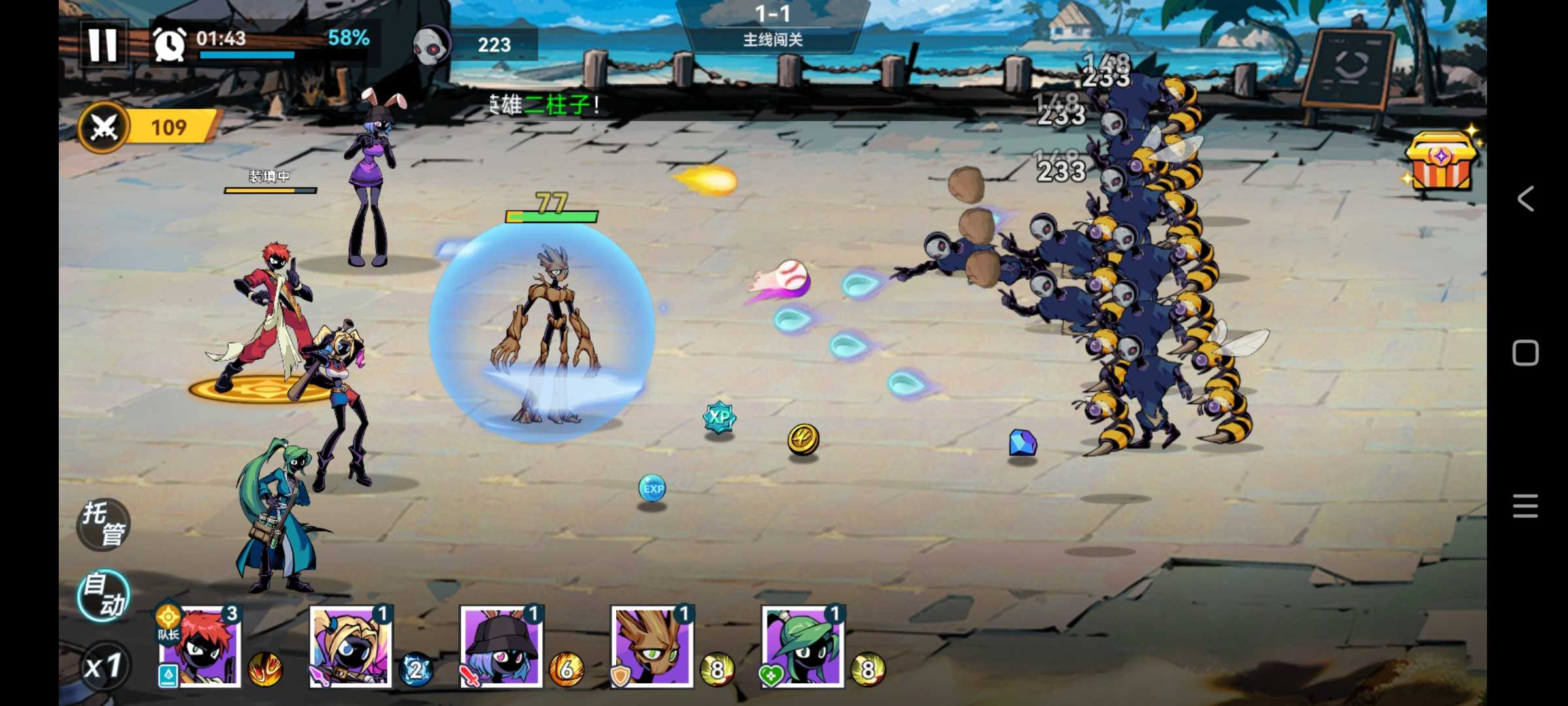Image resolution: width=1568 pixels, height=706 pixels.
Task: Activate the red-haired captain's fire skill
Action: [265, 669]
